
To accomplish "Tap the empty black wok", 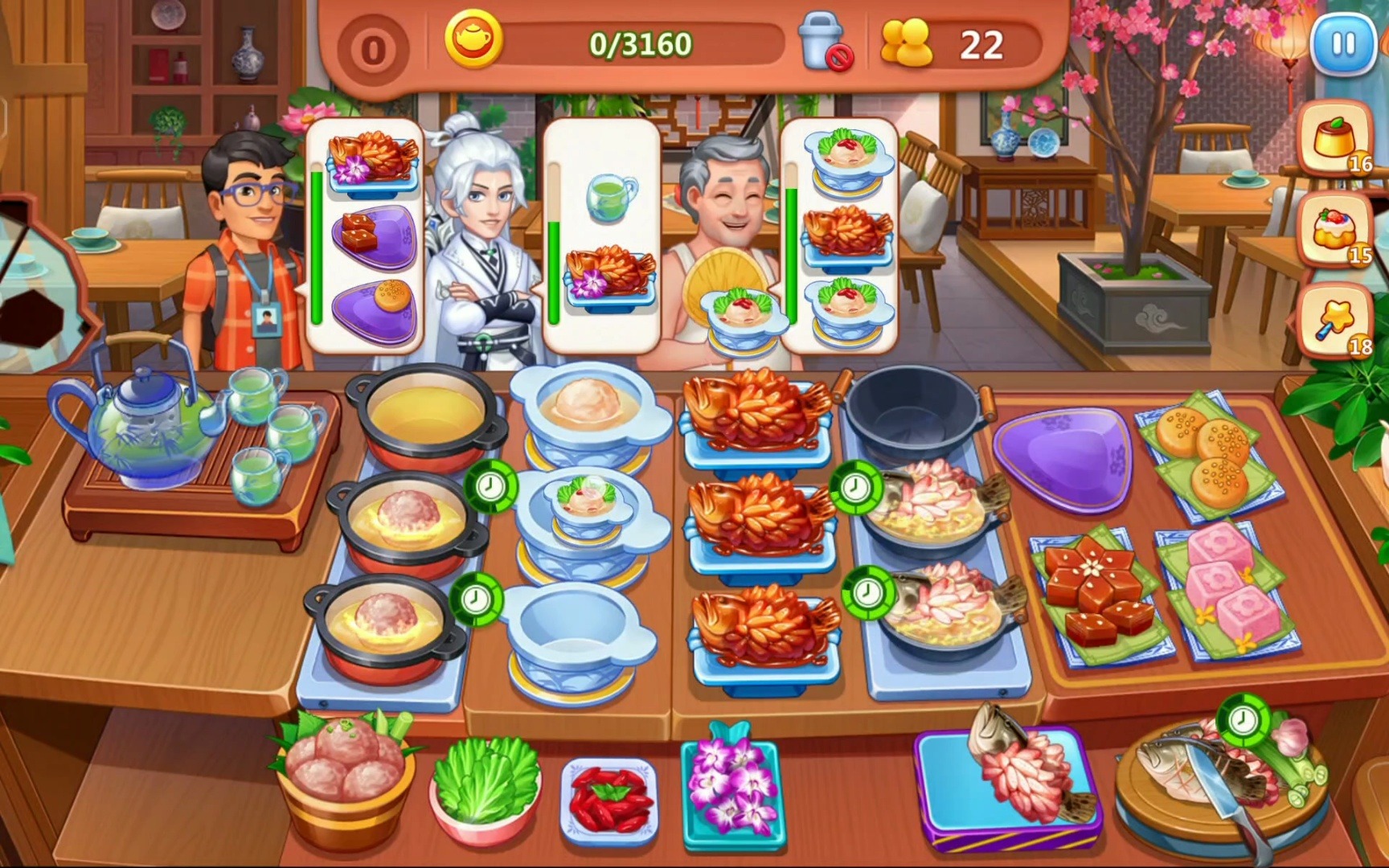I will [x=914, y=418].
